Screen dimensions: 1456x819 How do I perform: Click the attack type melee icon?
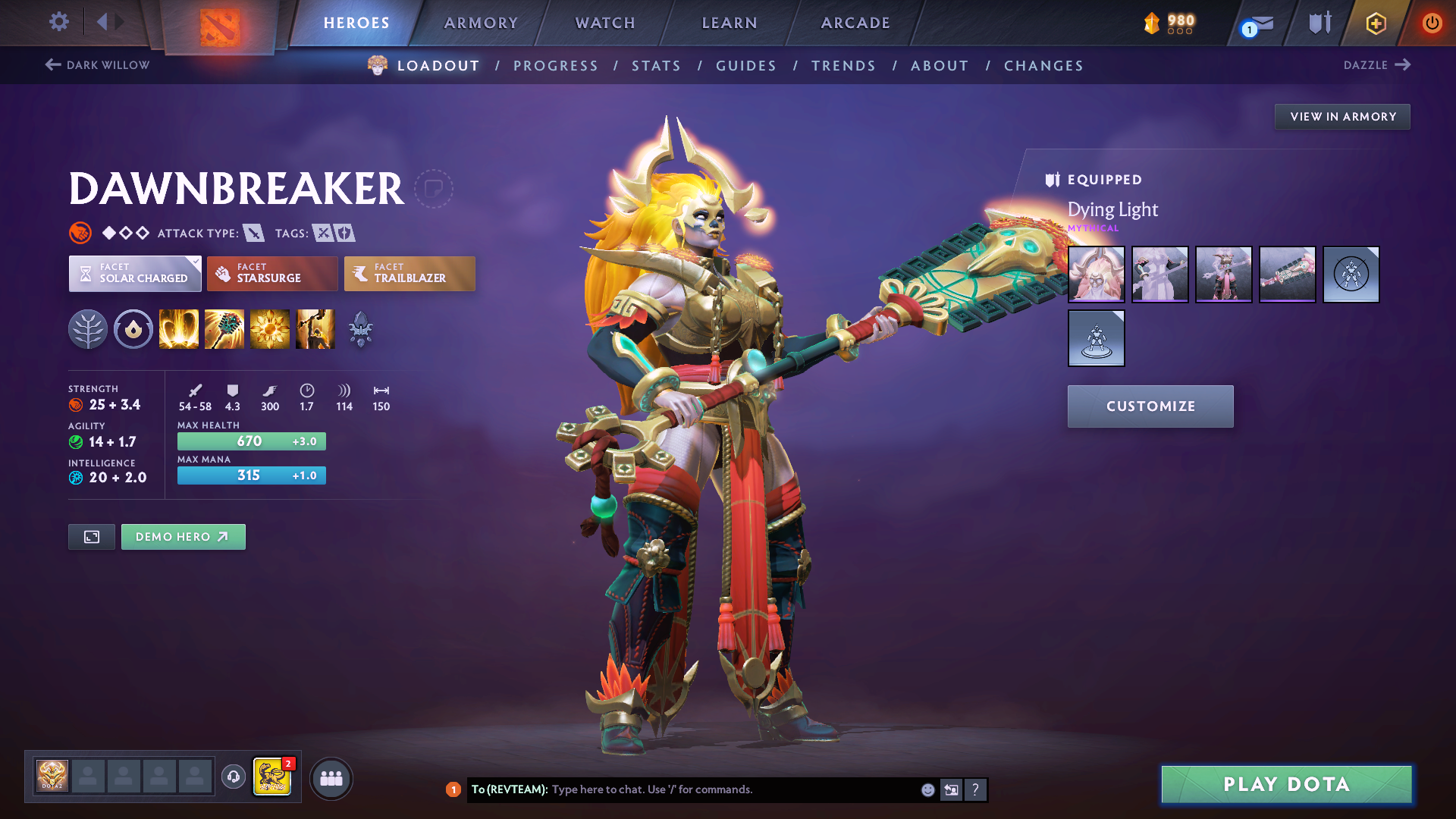(x=253, y=233)
